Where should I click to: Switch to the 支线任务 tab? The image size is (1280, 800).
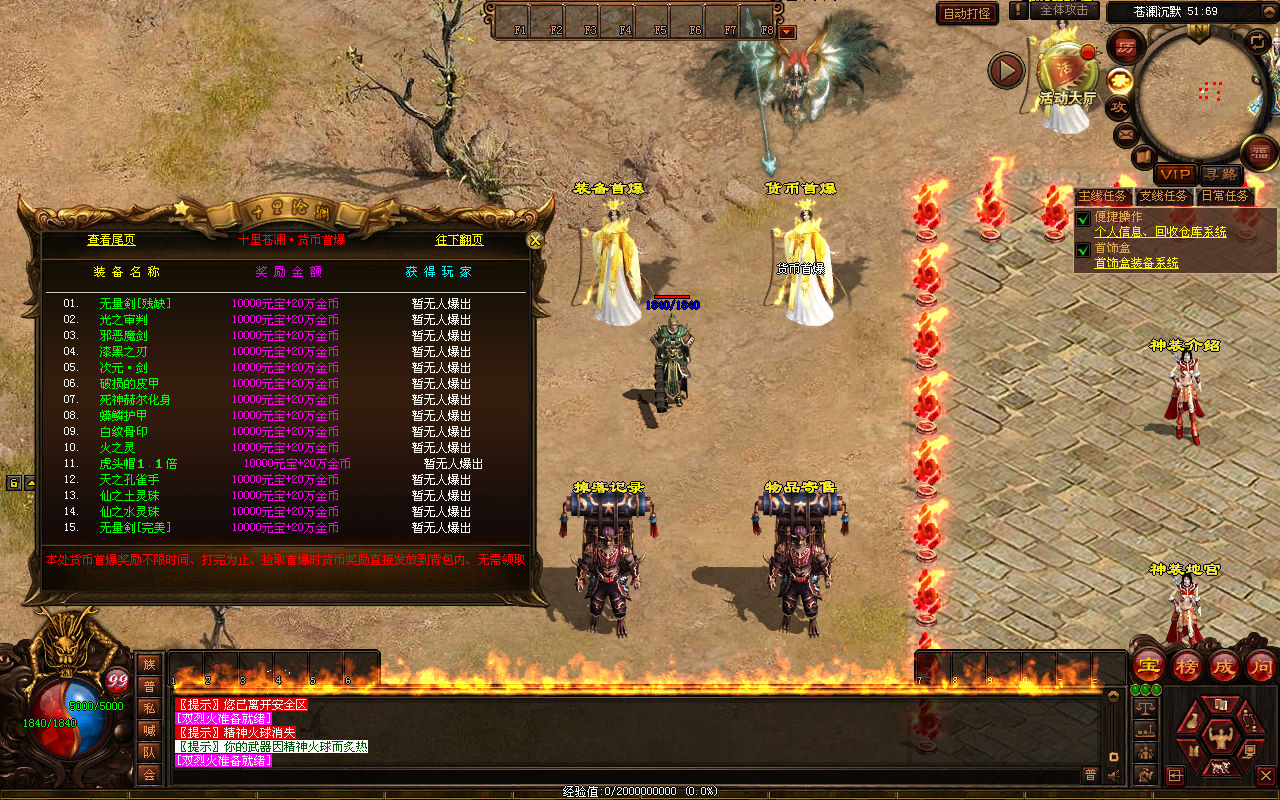click(1164, 196)
